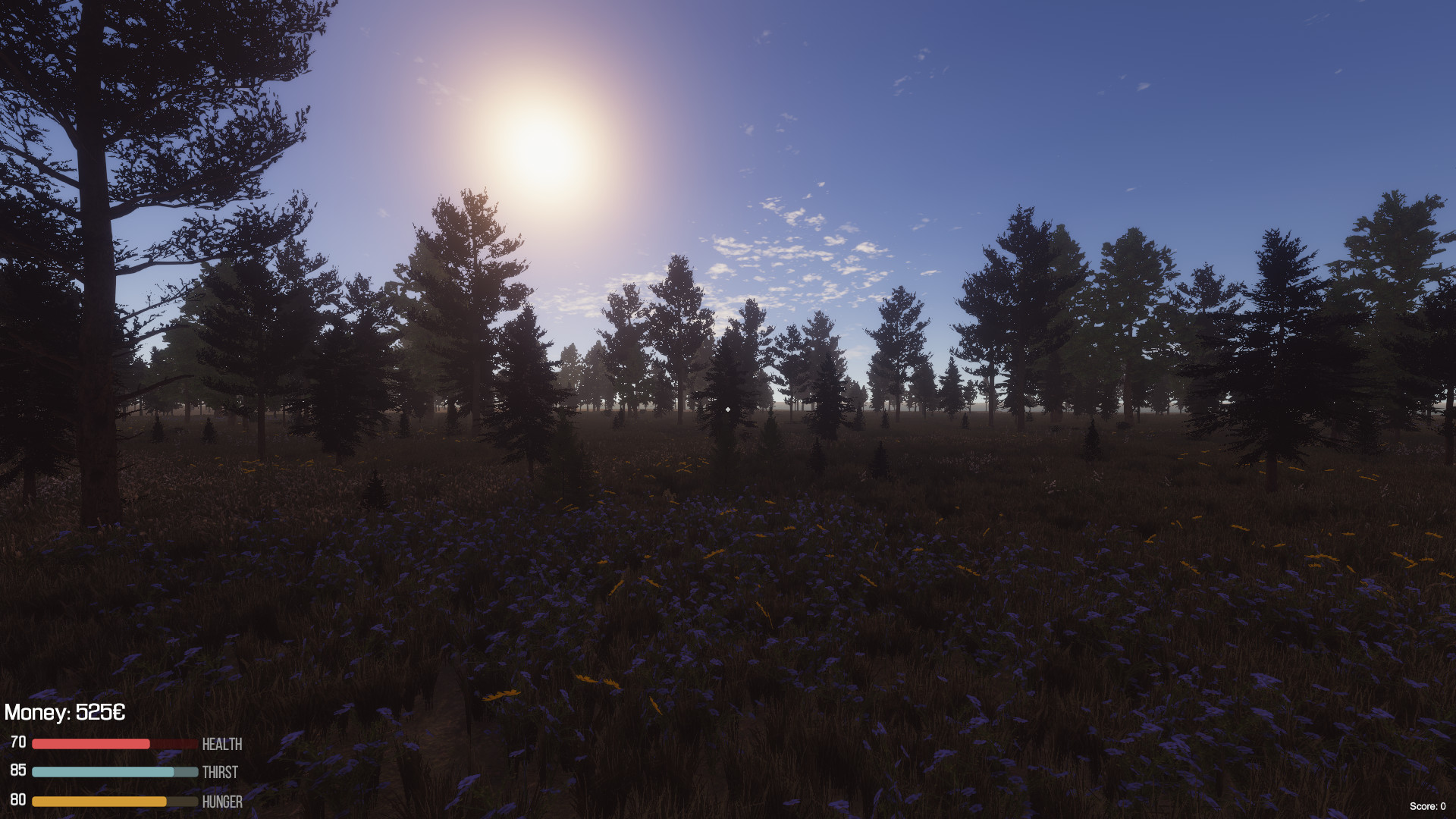1456x819 pixels.
Task: Click the hunger value 80 label
Action: [x=18, y=801]
